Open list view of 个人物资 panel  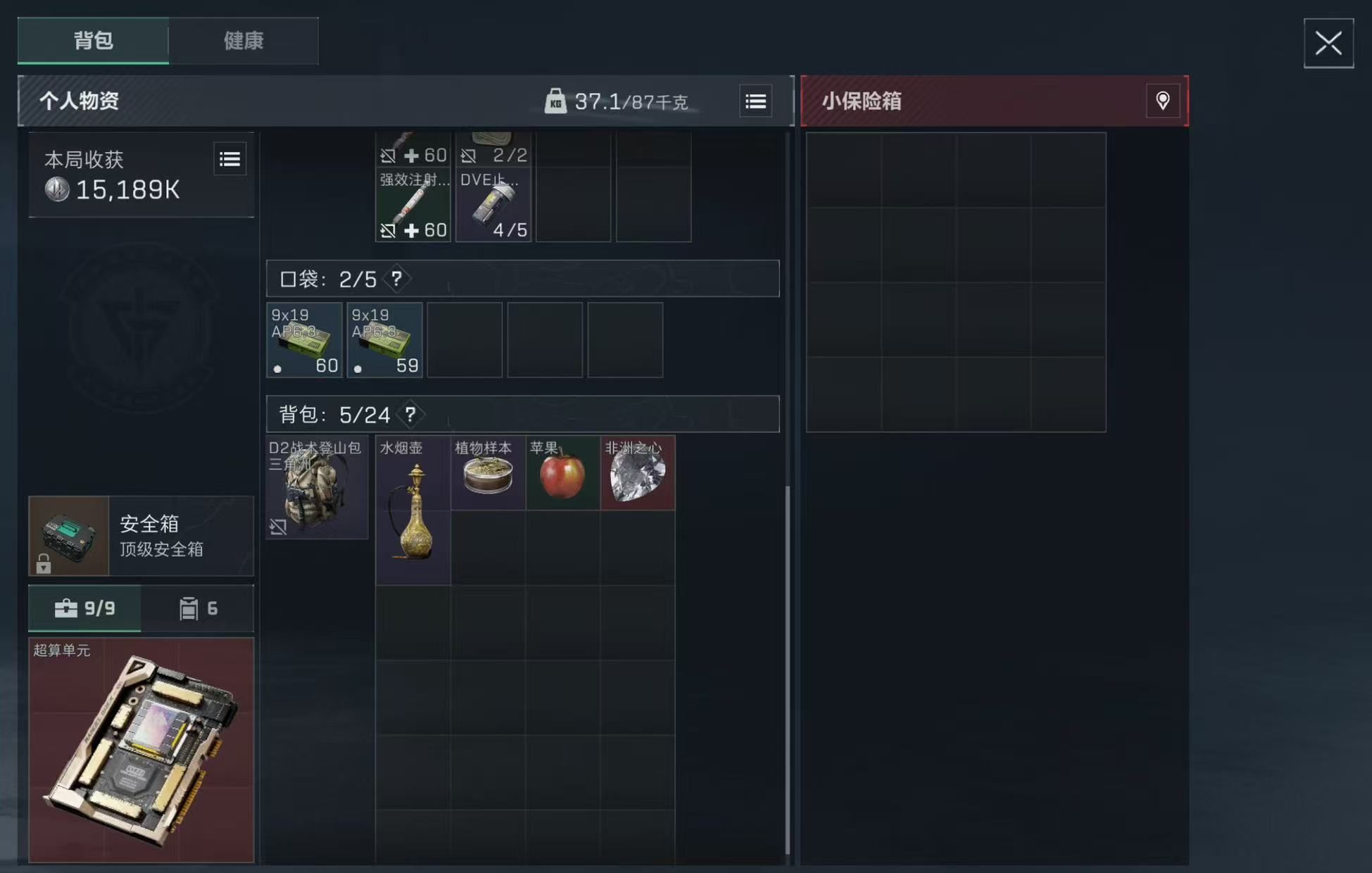pos(755,101)
